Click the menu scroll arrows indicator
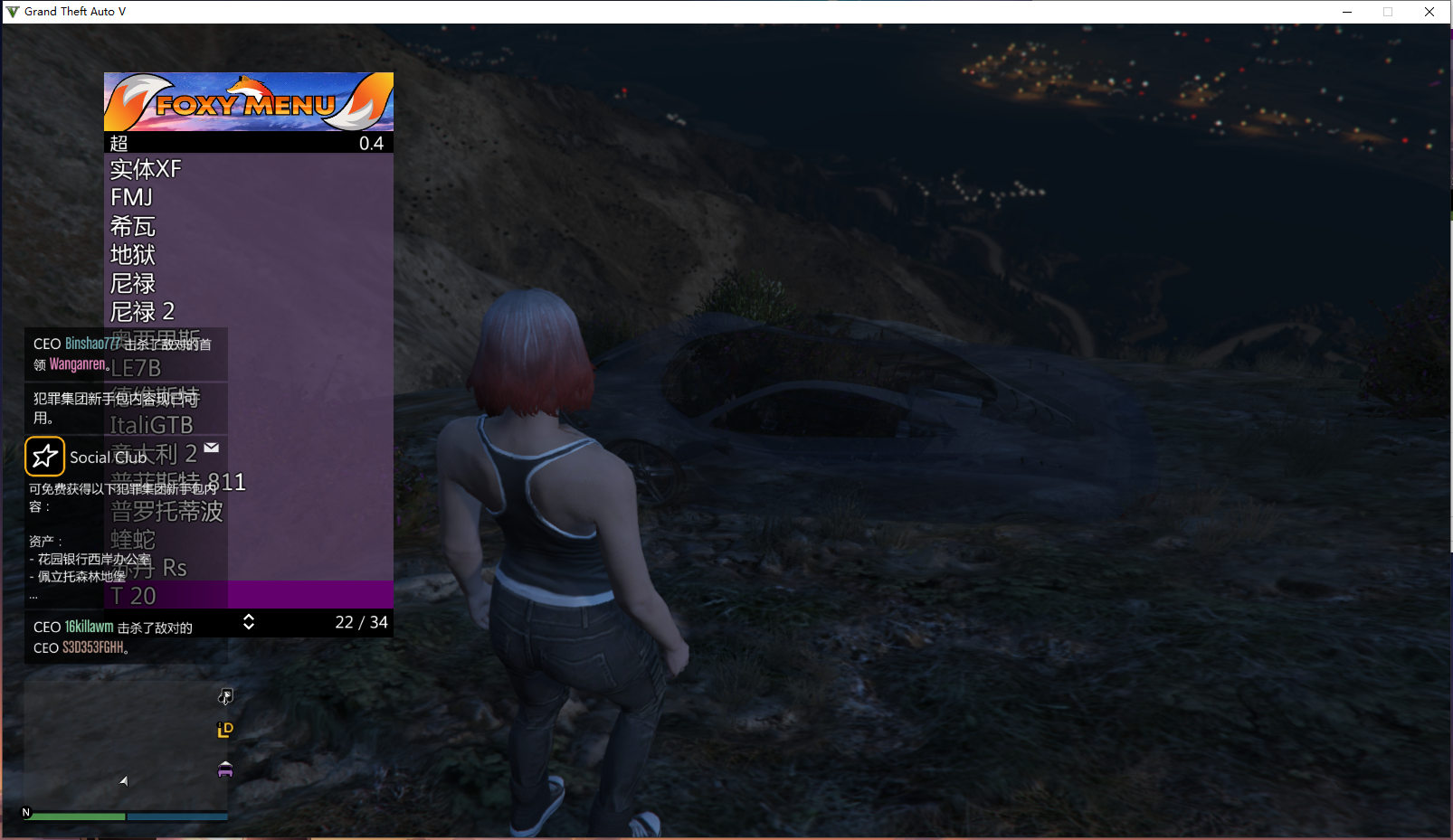This screenshot has width=1453, height=840. point(249,622)
